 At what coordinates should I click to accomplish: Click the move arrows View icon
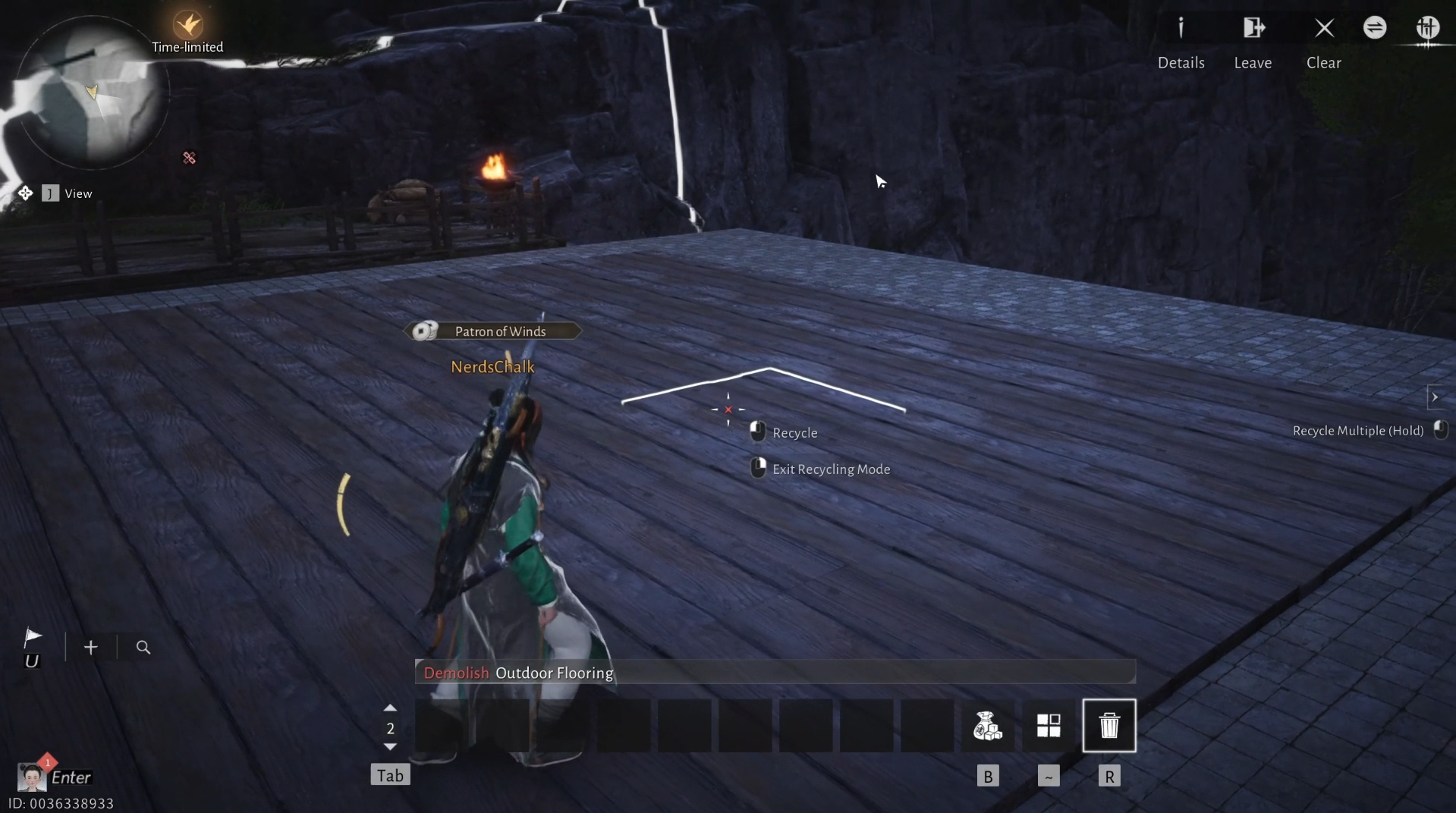[25, 193]
